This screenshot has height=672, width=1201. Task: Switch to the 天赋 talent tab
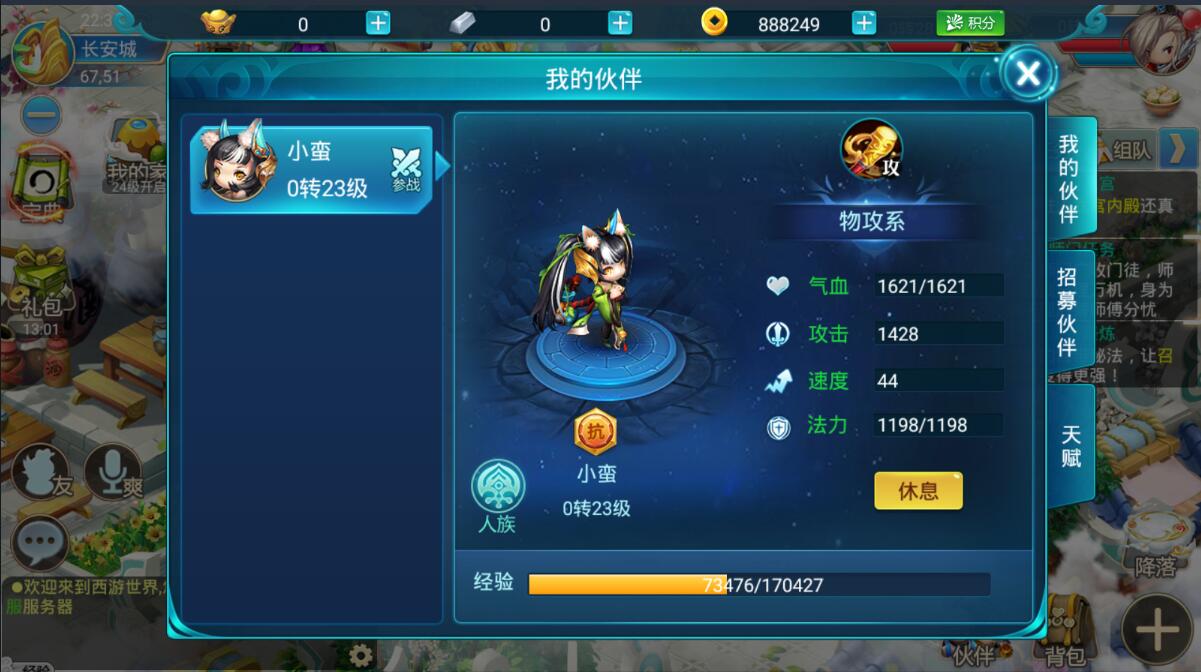[x=1070, y=446]
